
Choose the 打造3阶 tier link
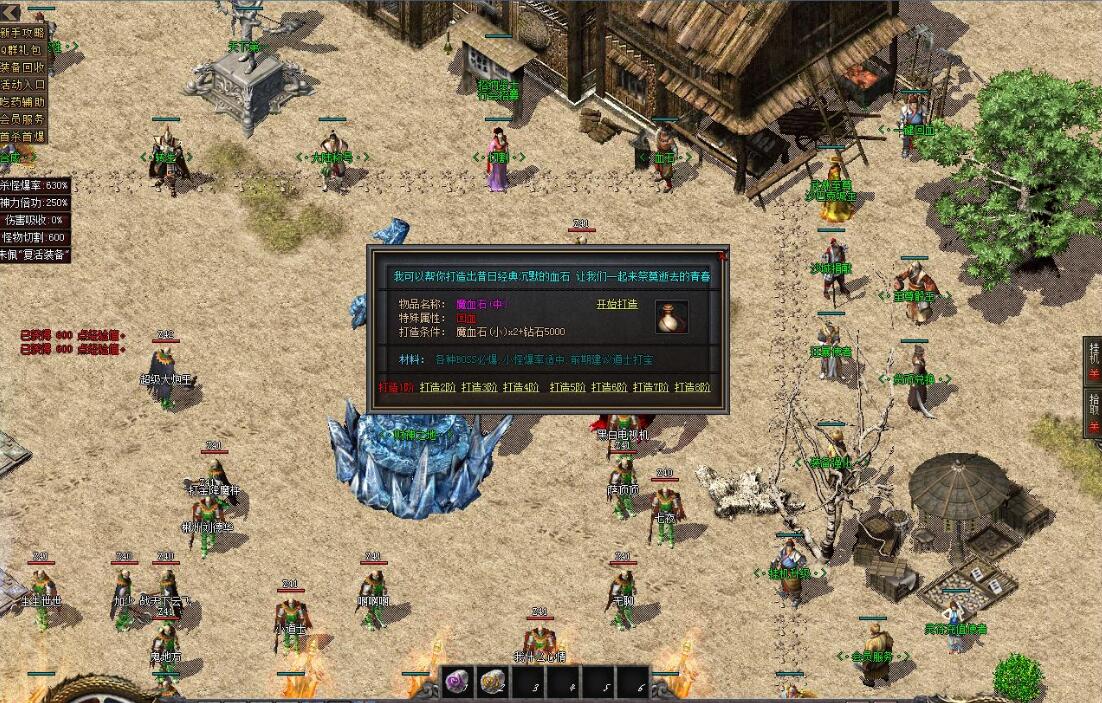pyautogui.click(x=480, y=387)
